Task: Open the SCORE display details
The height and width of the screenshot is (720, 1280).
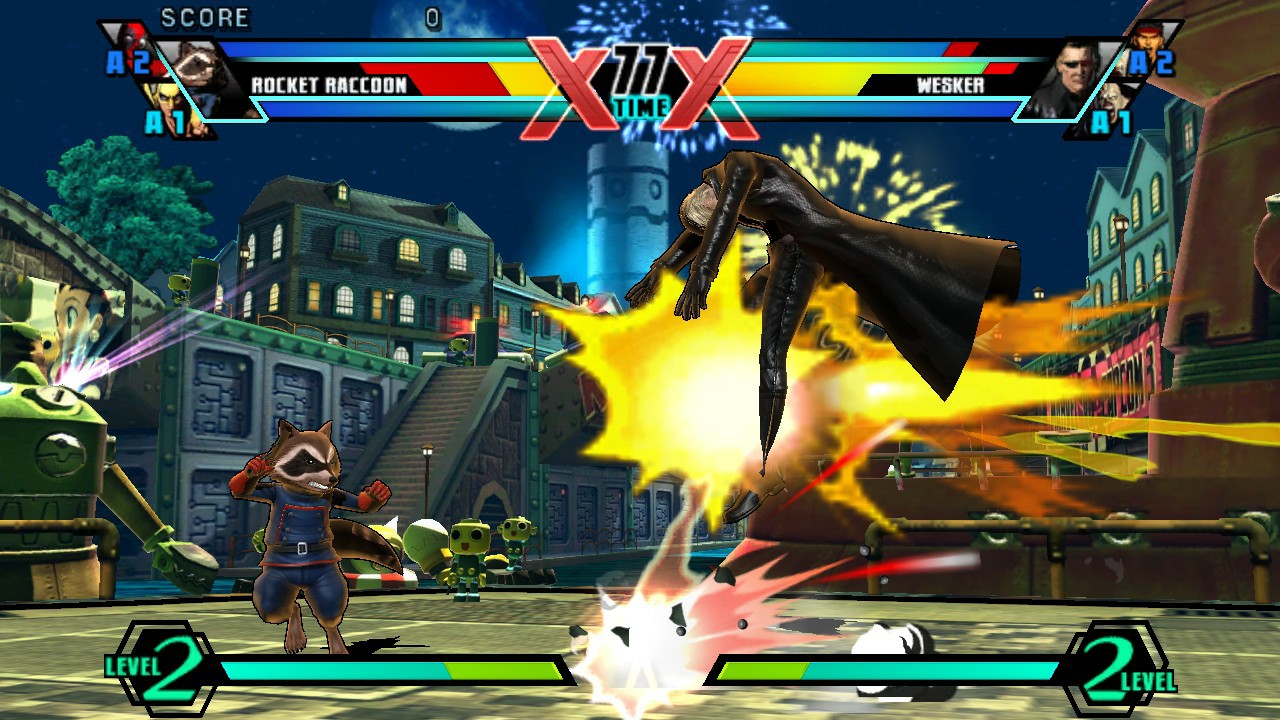Action: coord(204,17)
